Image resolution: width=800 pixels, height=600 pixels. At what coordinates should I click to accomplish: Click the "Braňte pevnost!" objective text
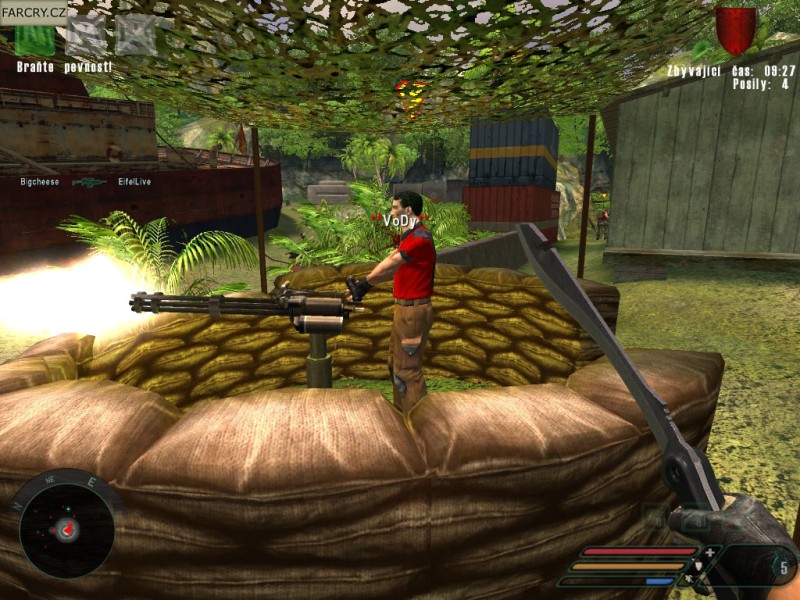pyautogui.click(x=64, y=67)
